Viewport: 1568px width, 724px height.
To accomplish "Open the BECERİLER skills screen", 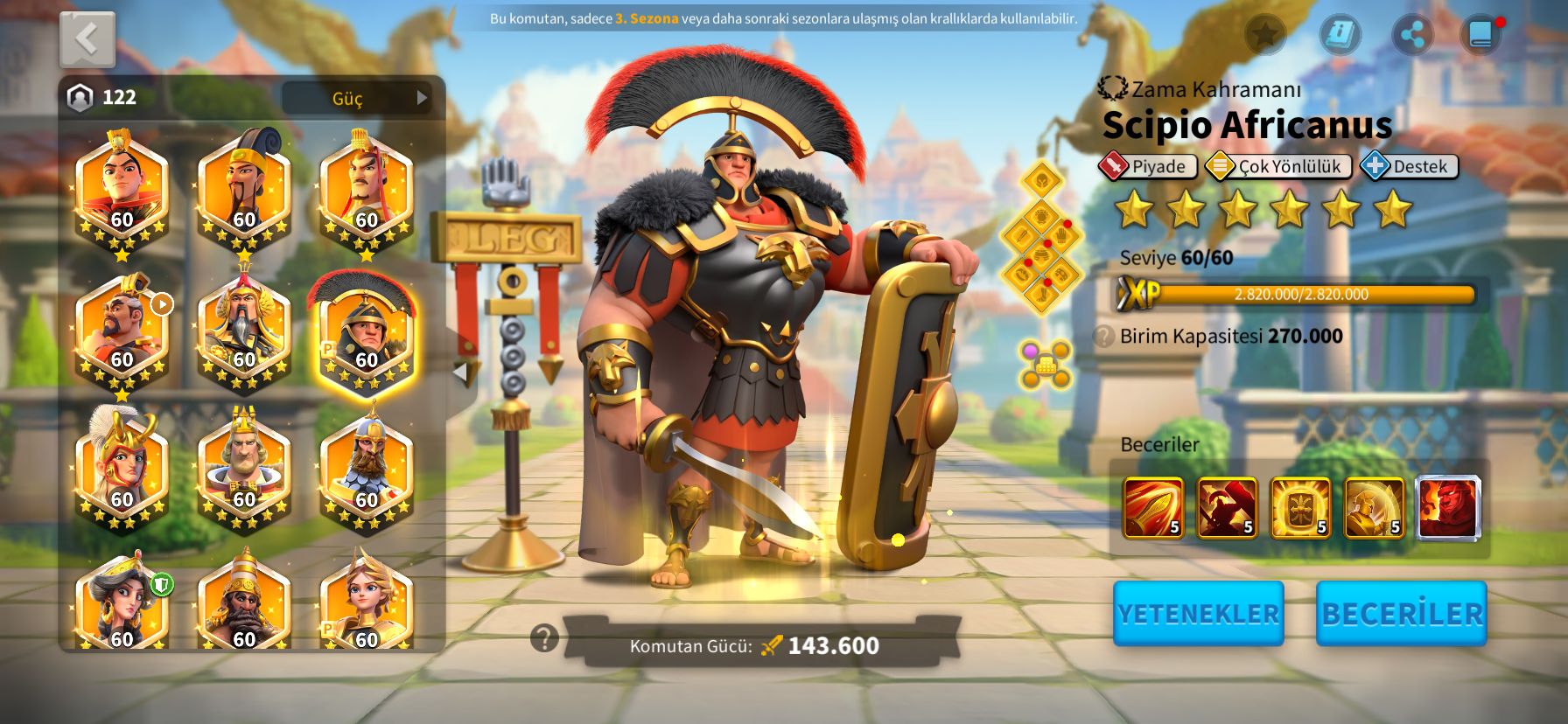I will 1401,614.
